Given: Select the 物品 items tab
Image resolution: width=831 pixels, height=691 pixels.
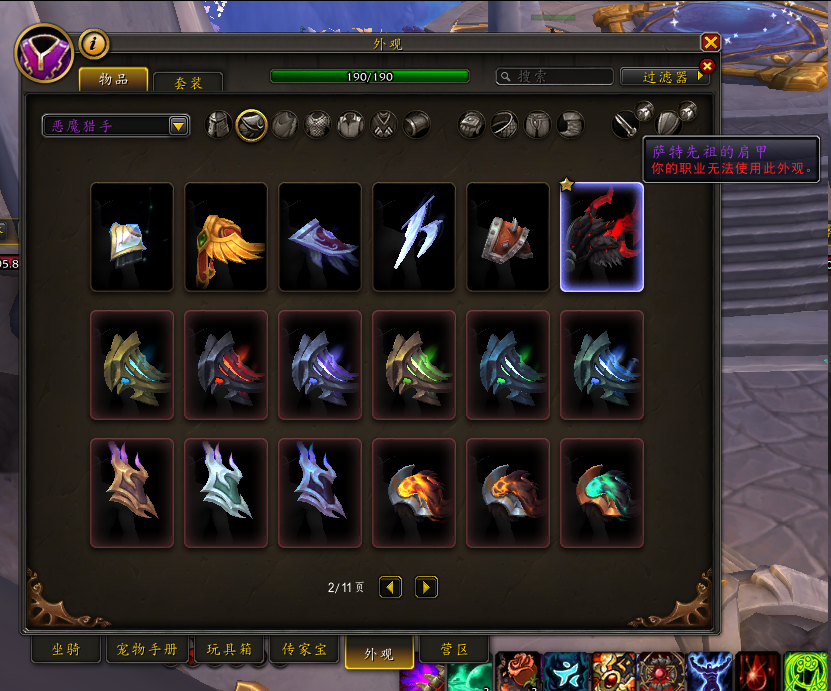Looking at the screenshot, I should [x=113, y=80].
